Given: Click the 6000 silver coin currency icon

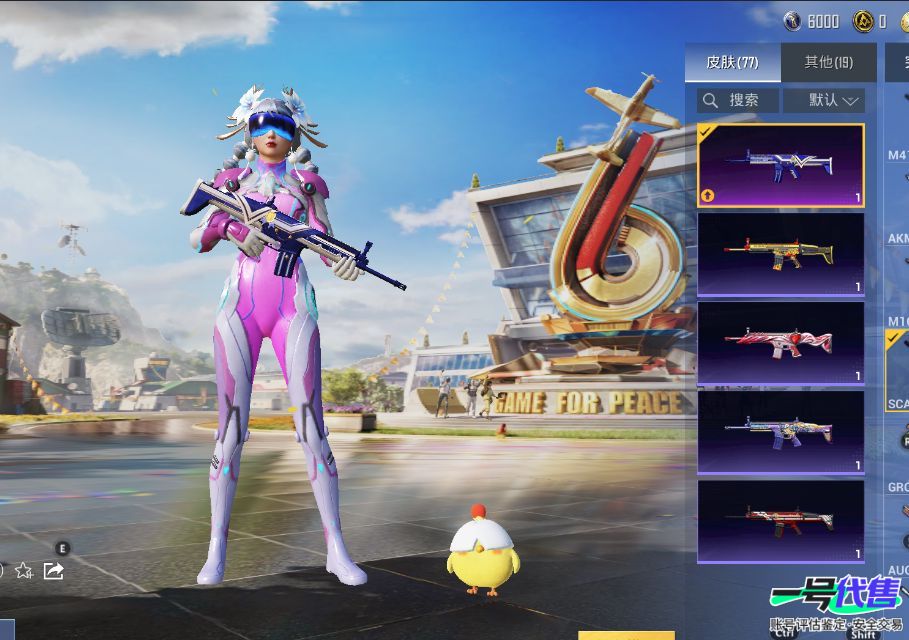Looking at the screenshot, I should pos(793,21).
